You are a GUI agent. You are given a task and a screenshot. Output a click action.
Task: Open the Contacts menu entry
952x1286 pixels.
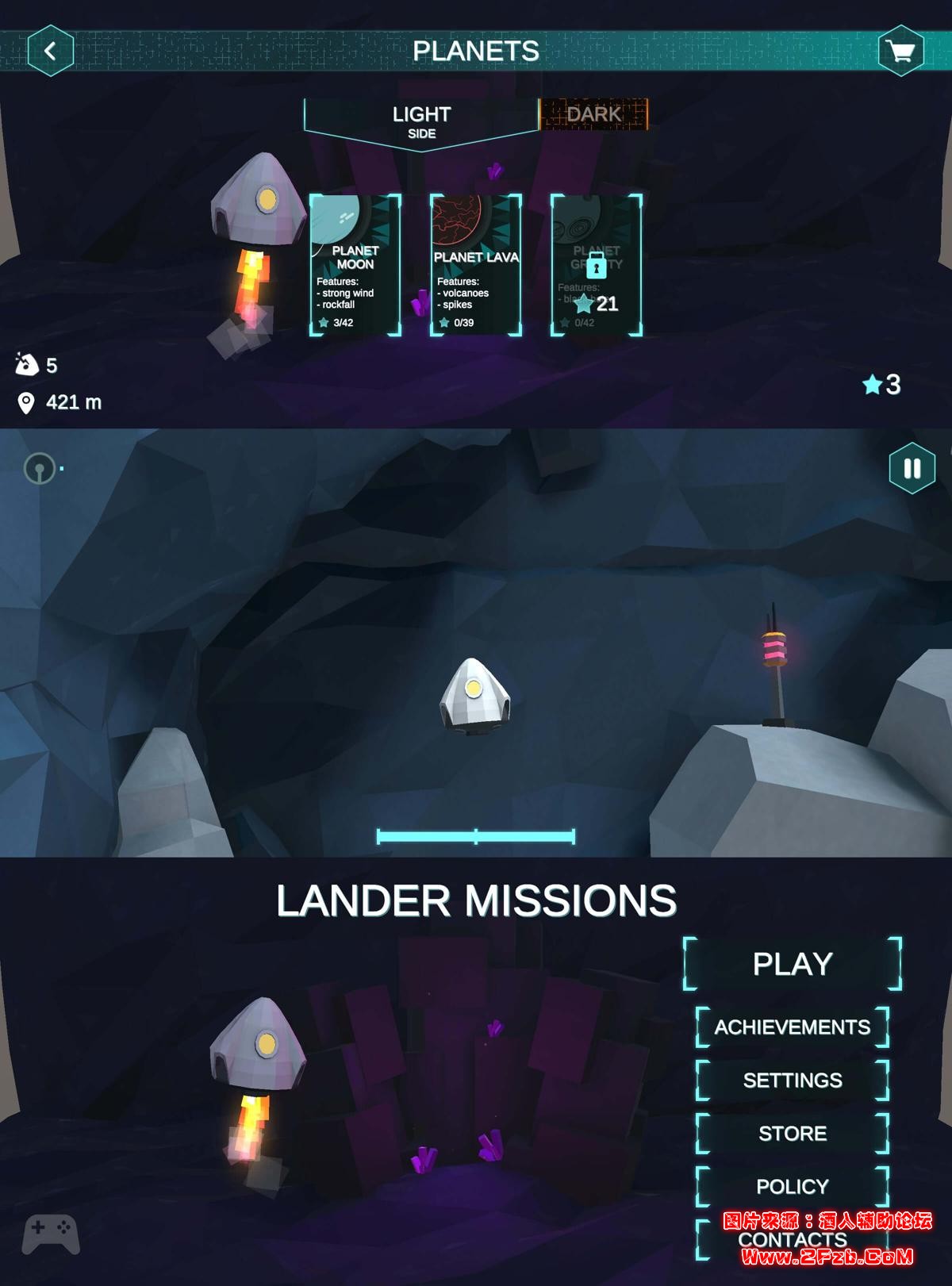click(x=792, y=1240)
